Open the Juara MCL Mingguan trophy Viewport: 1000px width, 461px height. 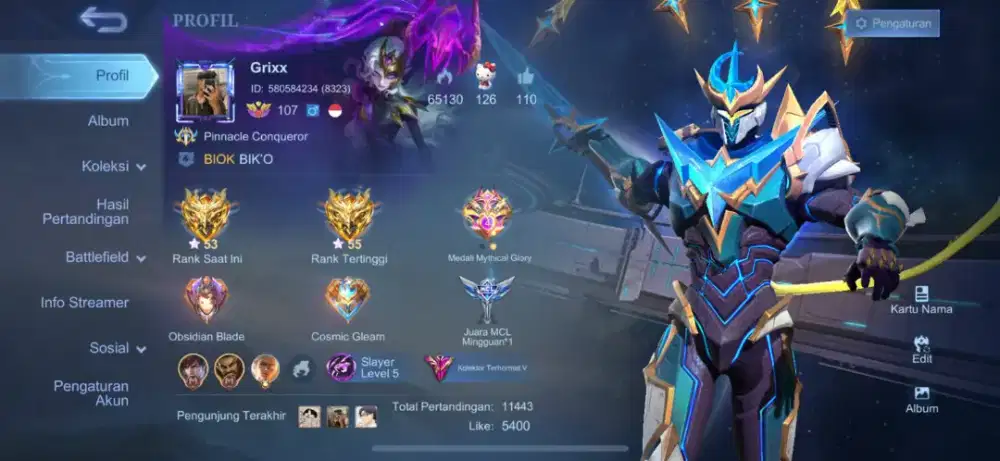coord(487,299)
